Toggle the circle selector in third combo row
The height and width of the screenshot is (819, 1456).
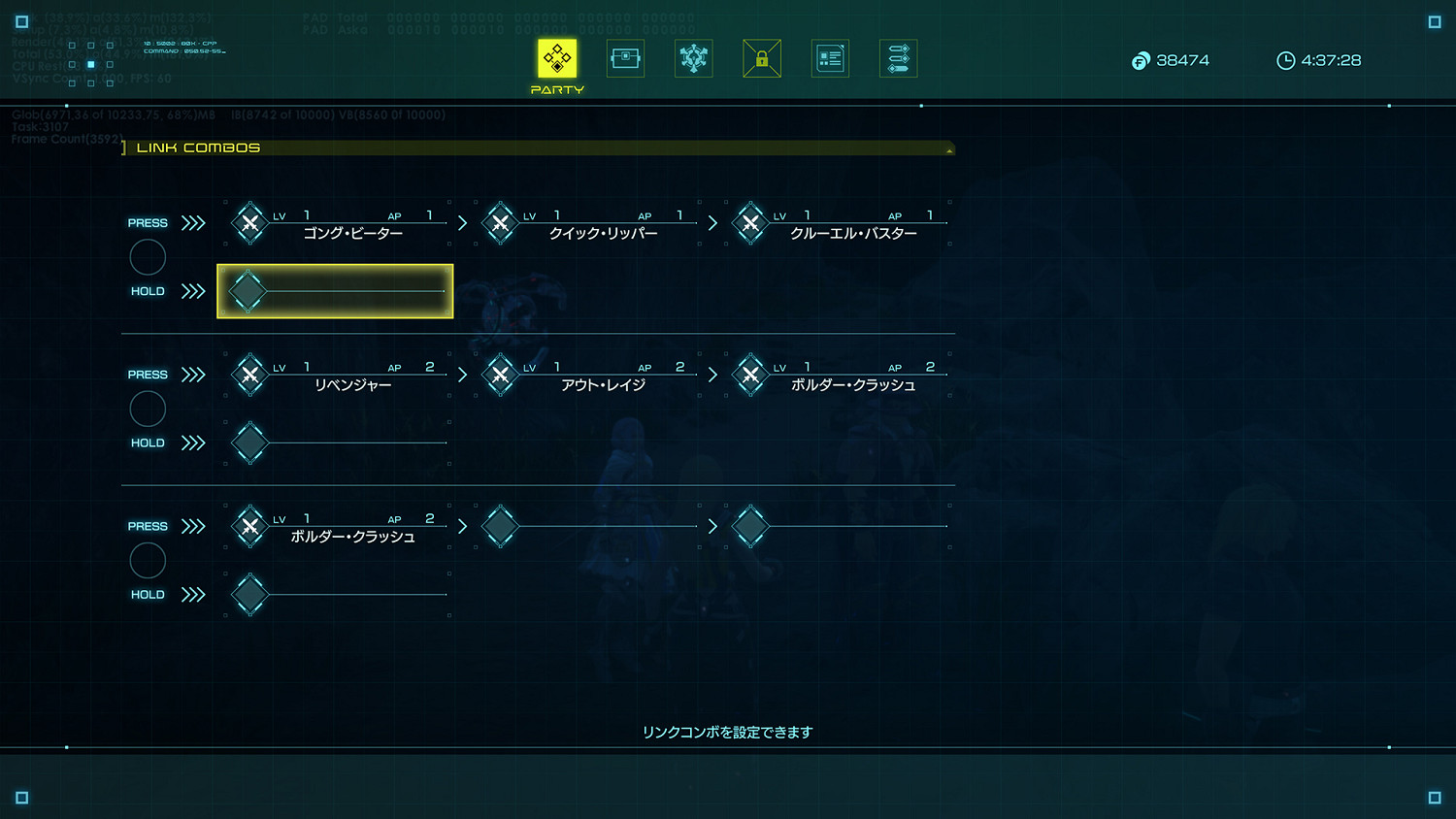point(148,560)
